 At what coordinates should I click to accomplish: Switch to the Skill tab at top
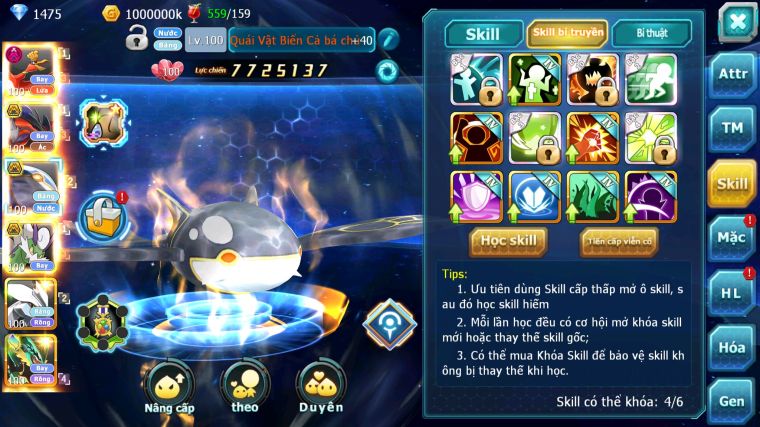point(481,34)
